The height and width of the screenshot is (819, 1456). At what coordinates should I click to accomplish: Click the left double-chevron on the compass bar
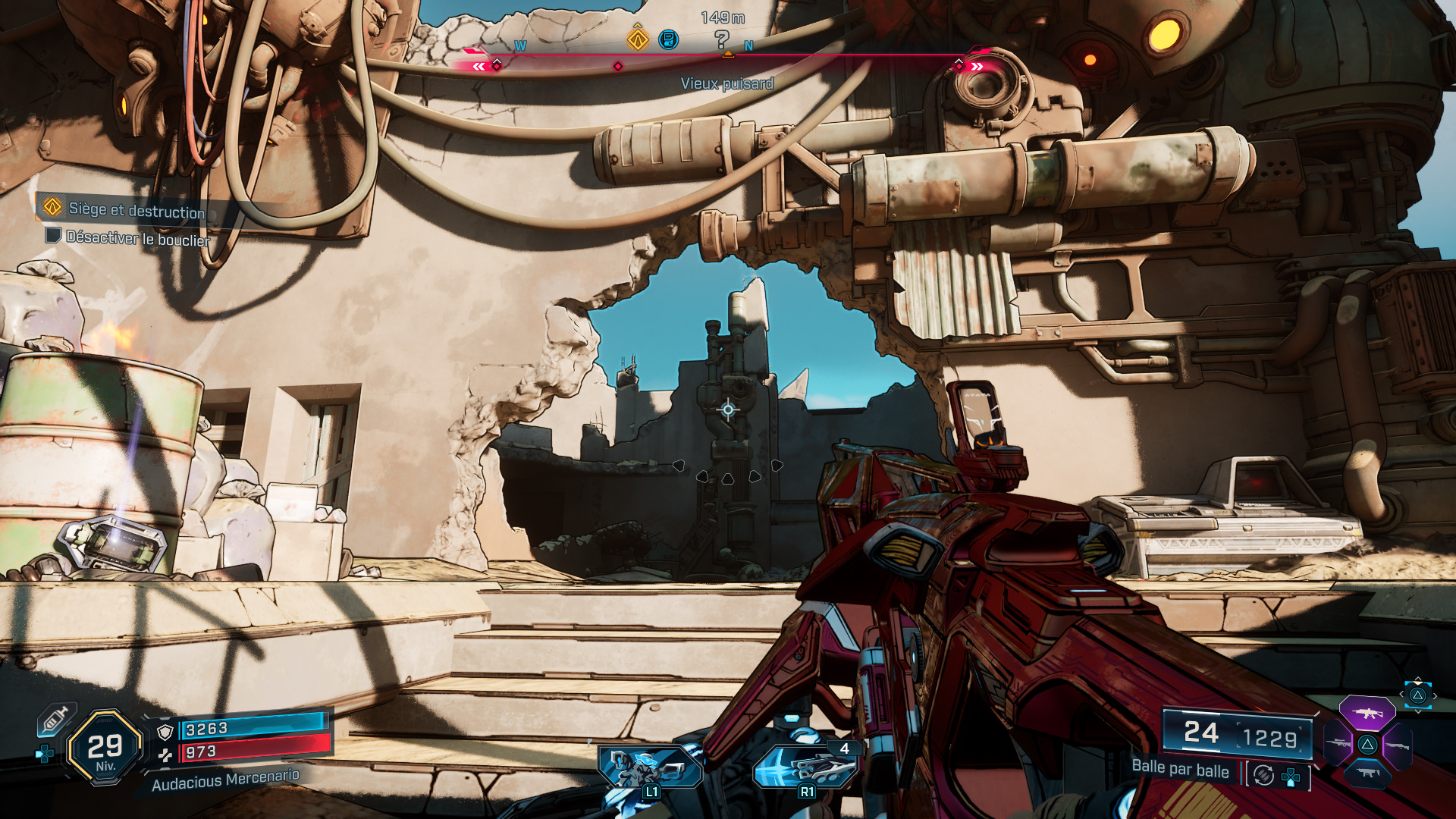click(478, 67)
